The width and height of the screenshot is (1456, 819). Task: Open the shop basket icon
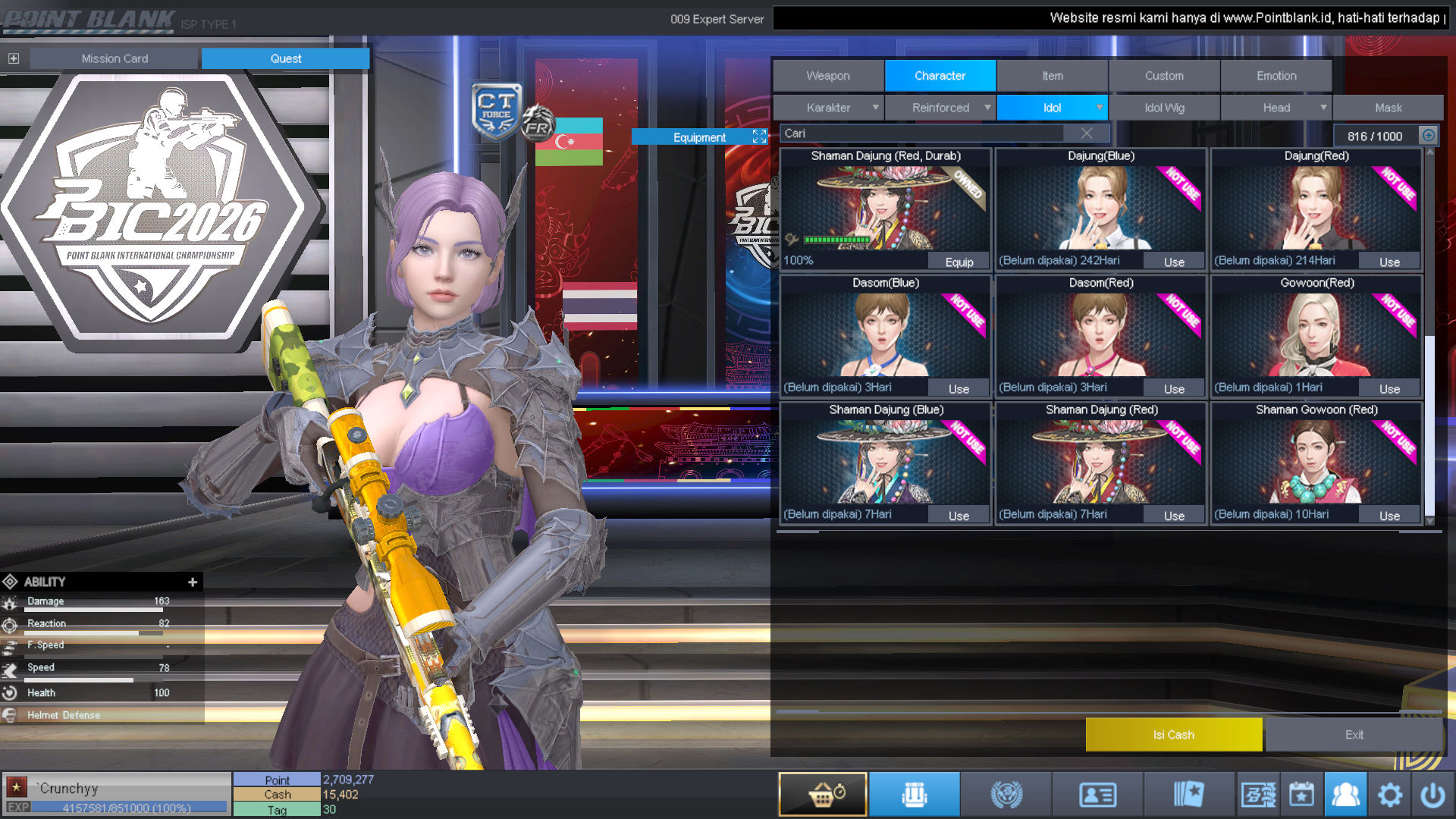pos(823,794)
